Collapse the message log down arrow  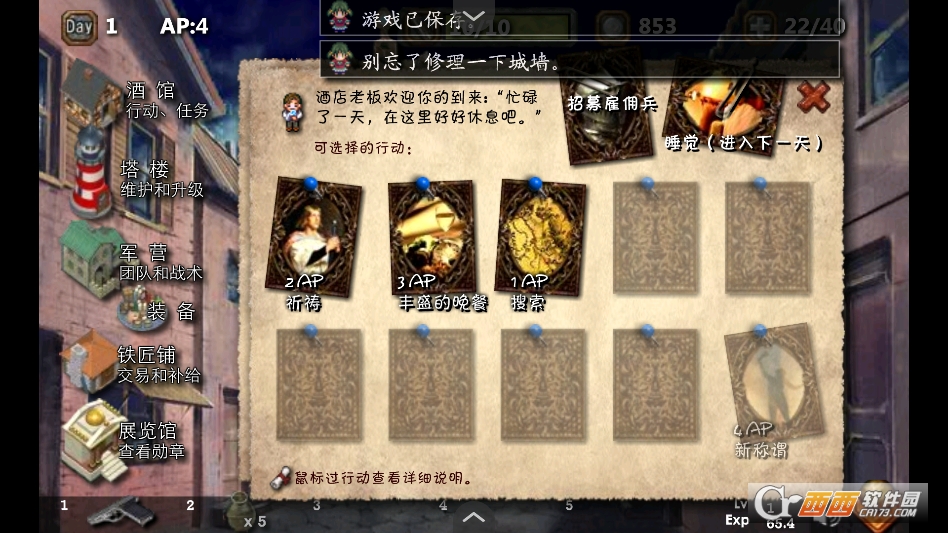(x=476, y=15)
